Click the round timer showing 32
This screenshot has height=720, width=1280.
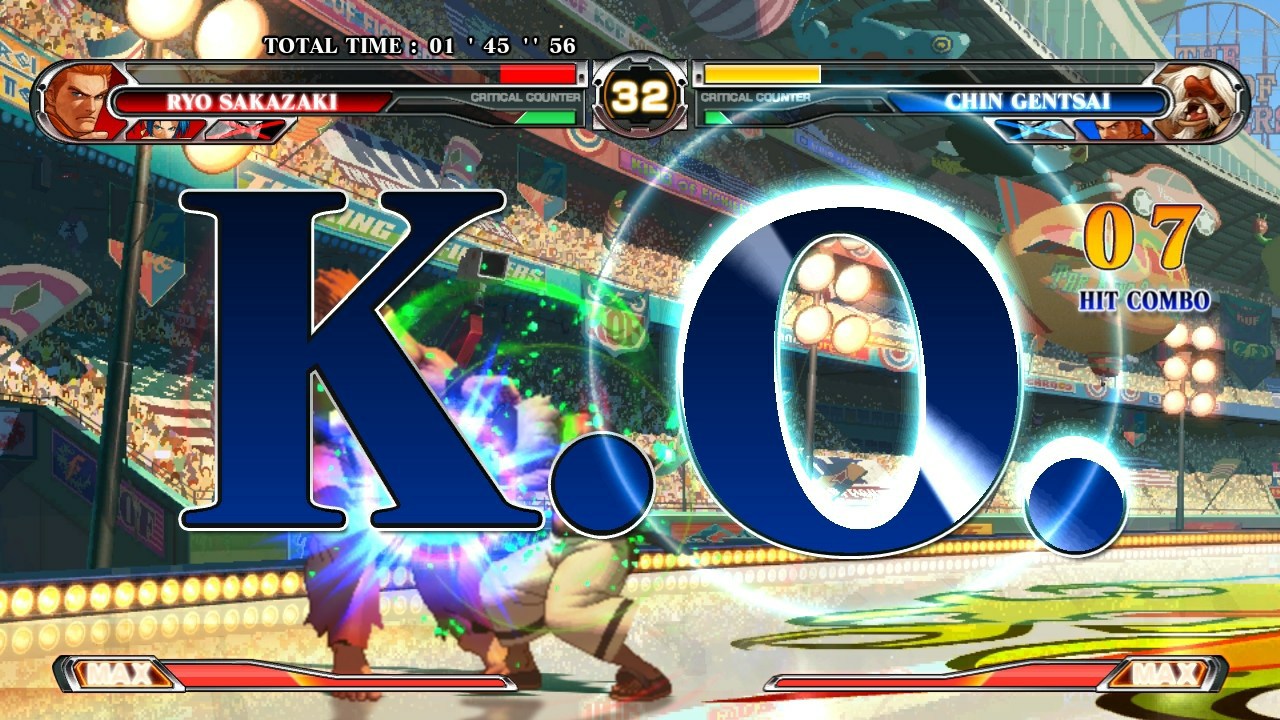(640, 95)
